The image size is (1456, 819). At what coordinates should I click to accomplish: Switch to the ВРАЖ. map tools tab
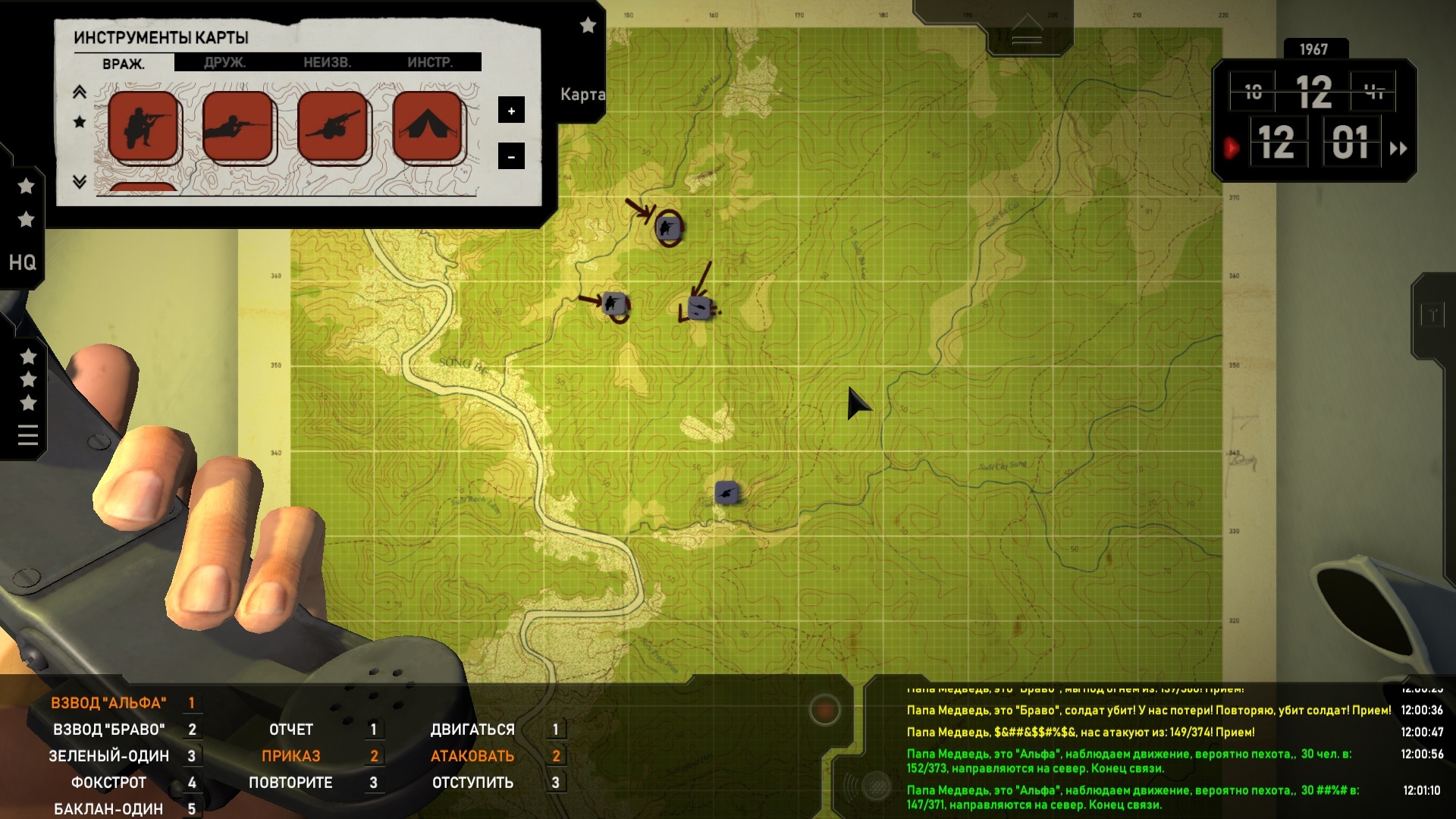(x=123, y=64)
